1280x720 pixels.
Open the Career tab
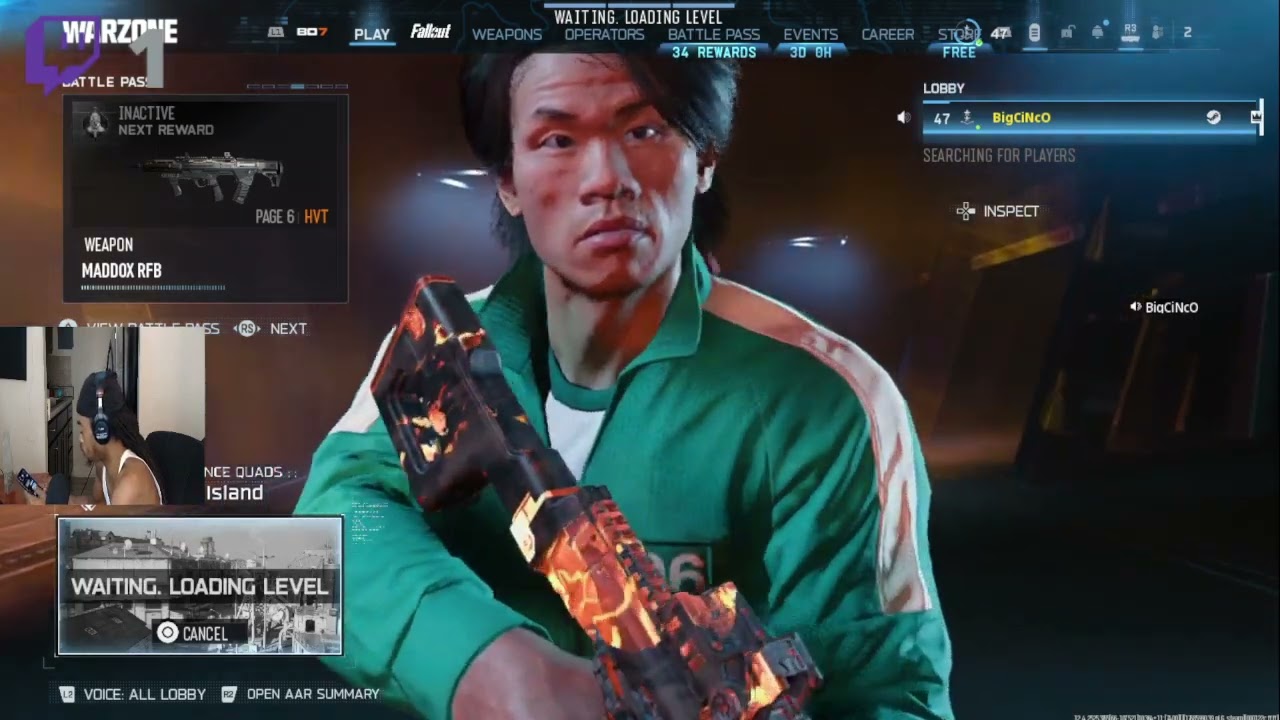pos(888,34)
